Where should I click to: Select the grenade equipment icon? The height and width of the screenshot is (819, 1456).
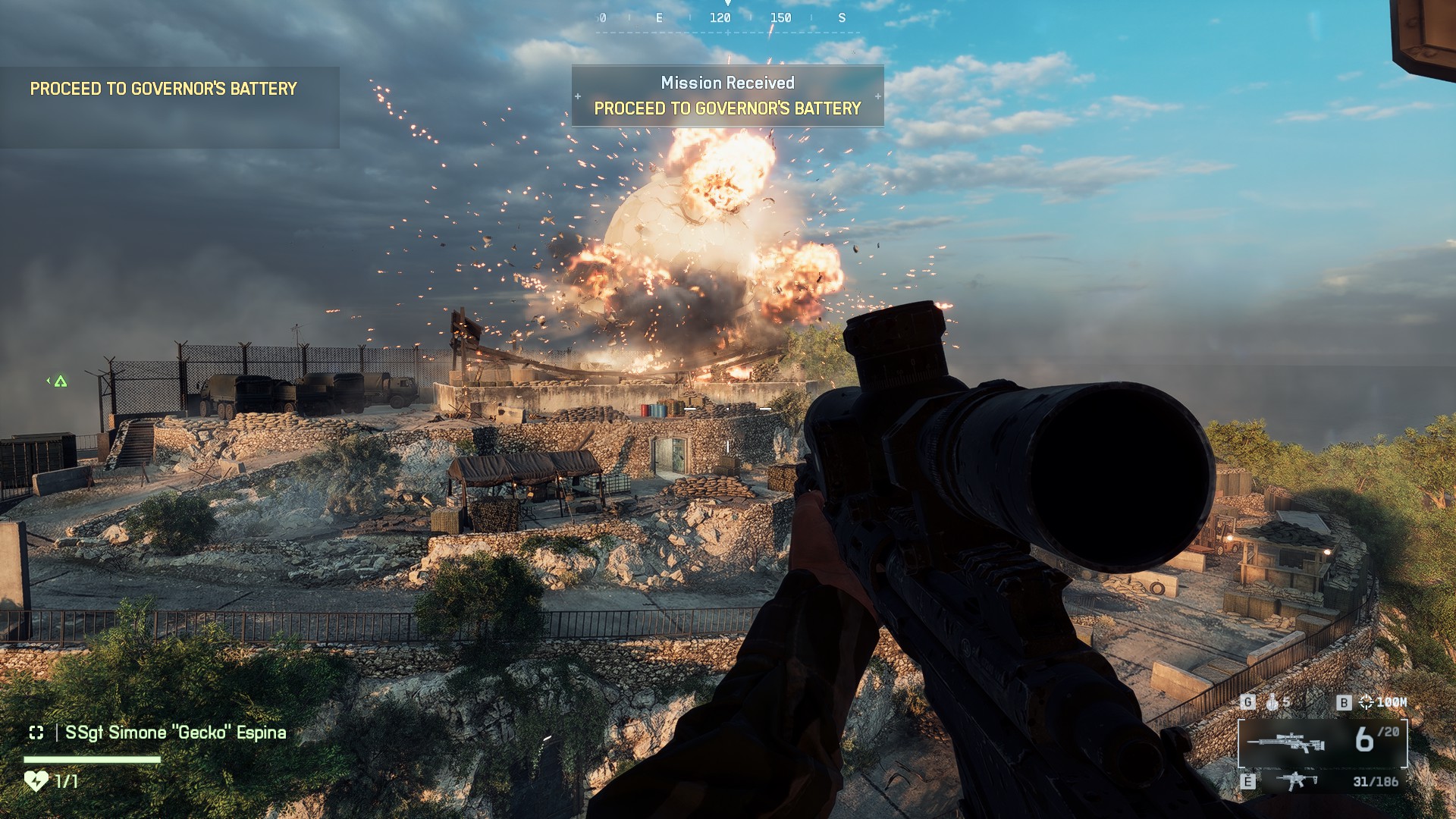click(1272, 702)
